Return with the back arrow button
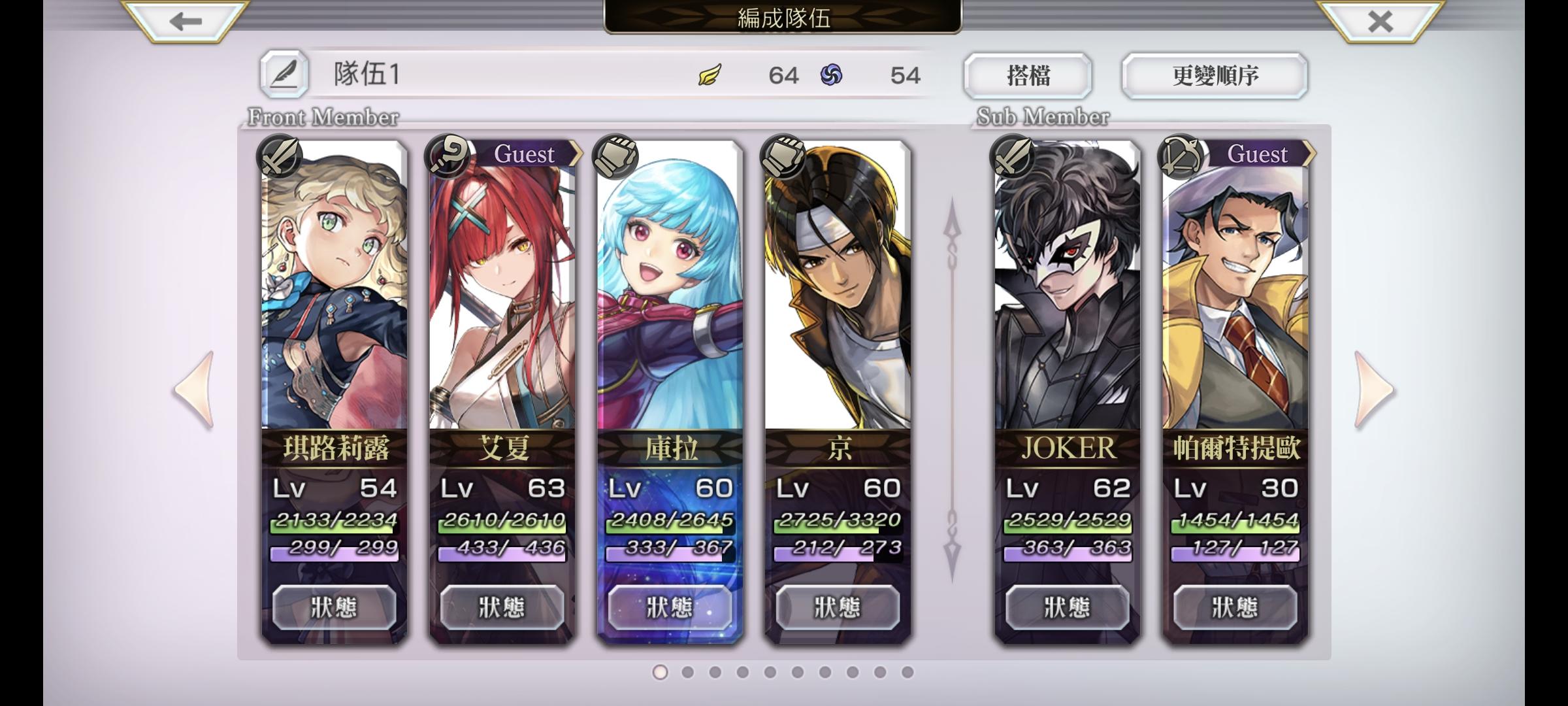The image size is (1568, 706). (x=186, y=22)
